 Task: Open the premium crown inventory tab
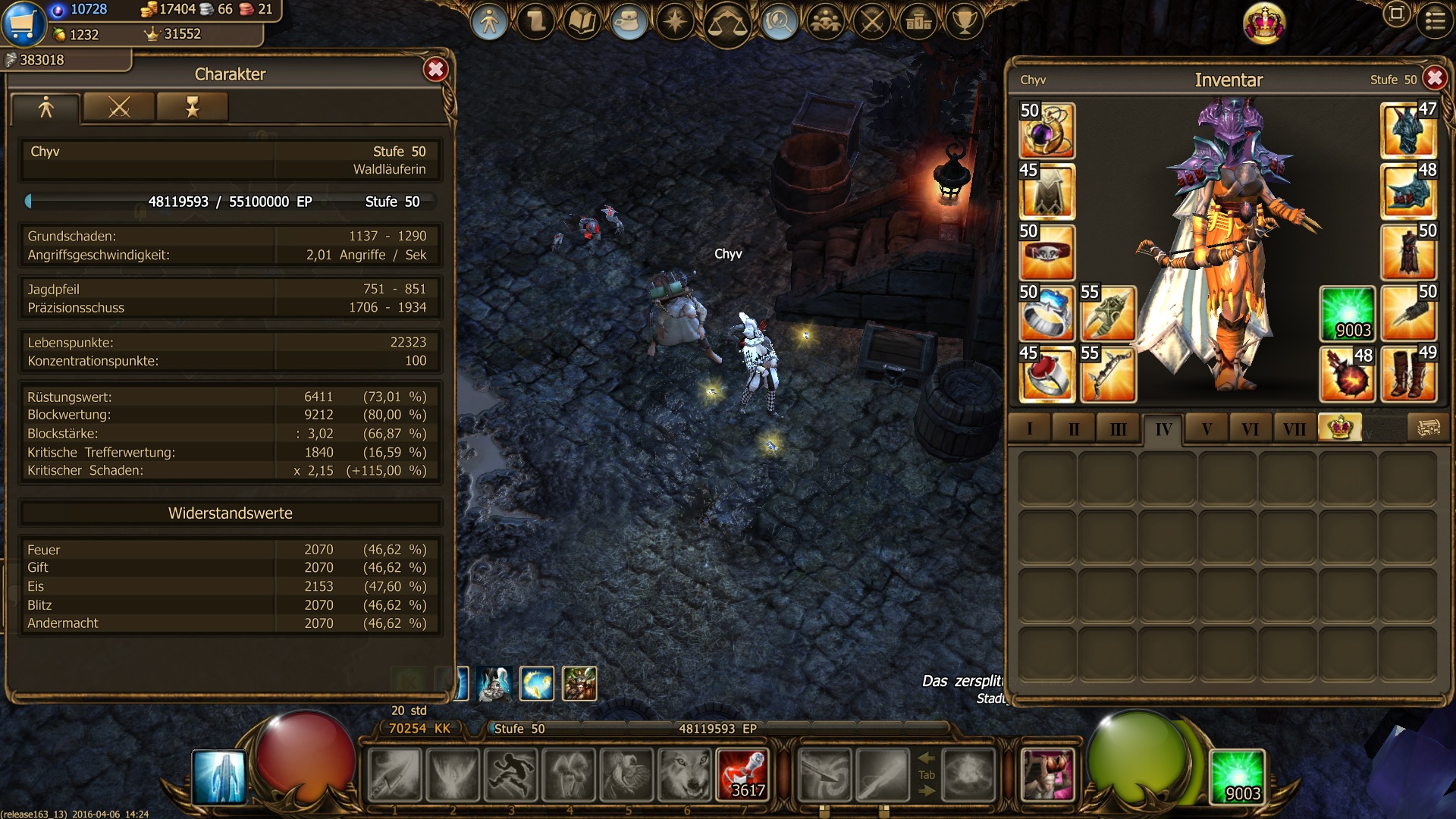pos(1339,428)
